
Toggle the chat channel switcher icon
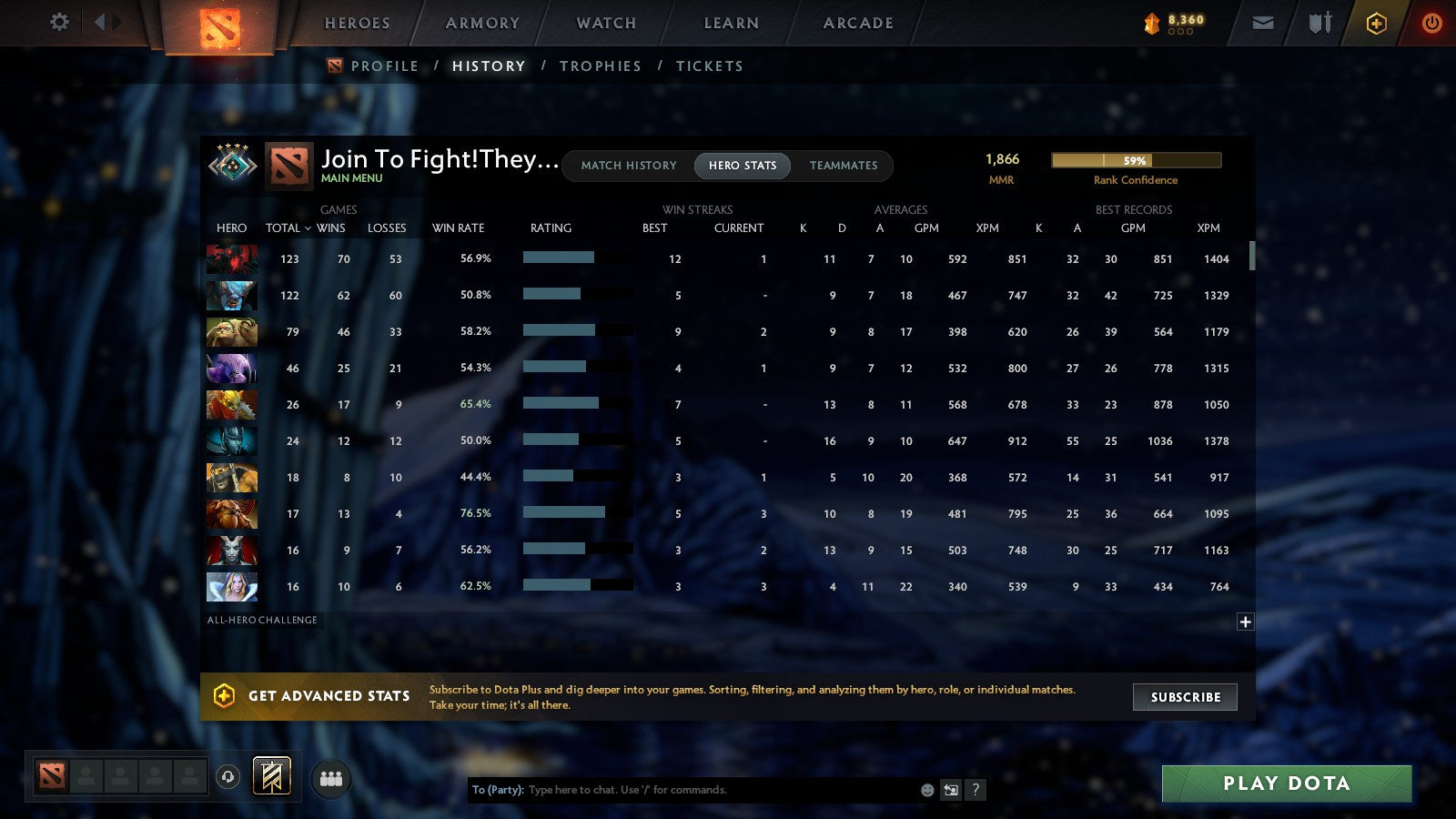953,790
